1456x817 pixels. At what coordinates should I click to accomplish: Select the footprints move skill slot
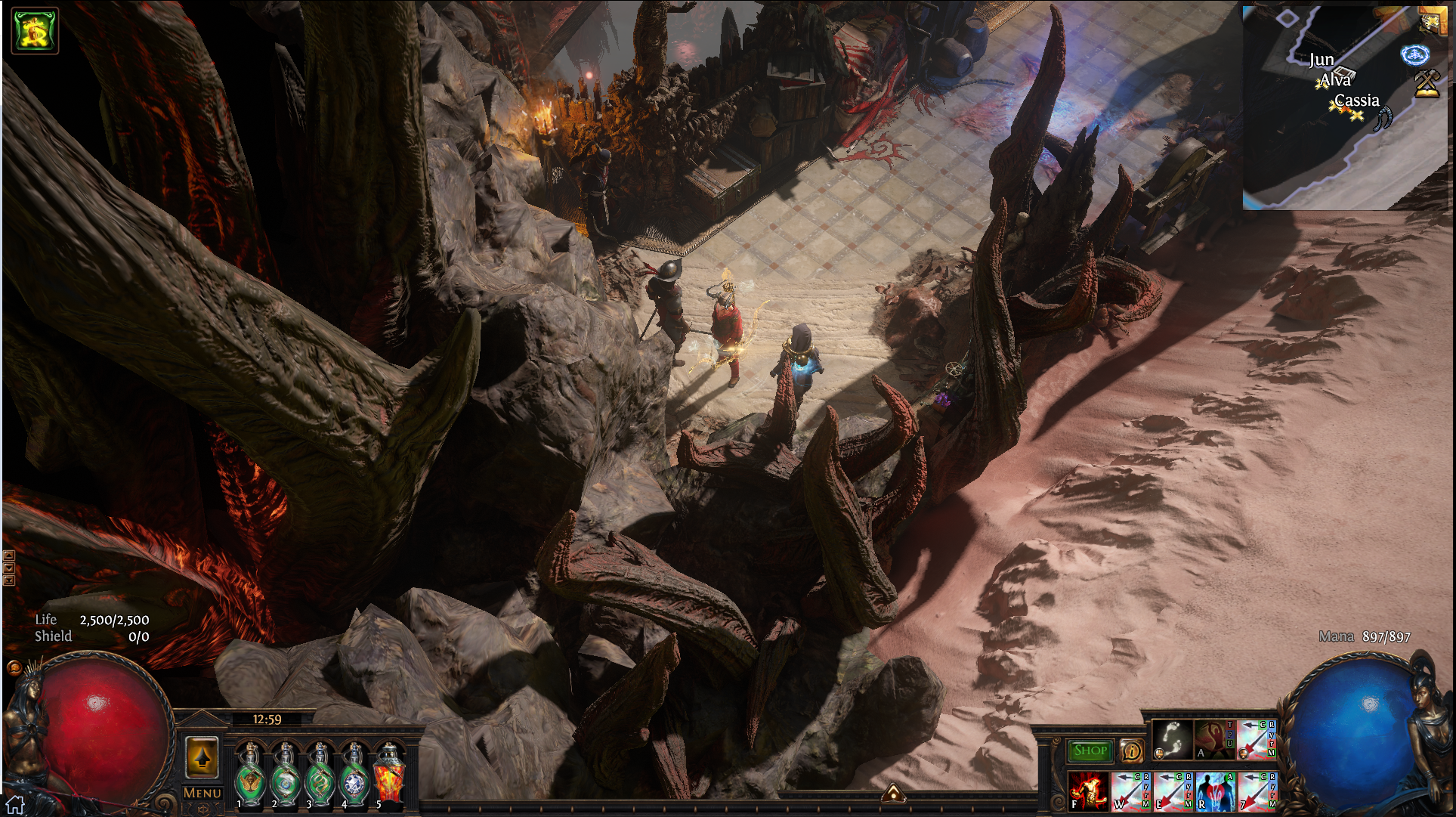(1172, 739)
